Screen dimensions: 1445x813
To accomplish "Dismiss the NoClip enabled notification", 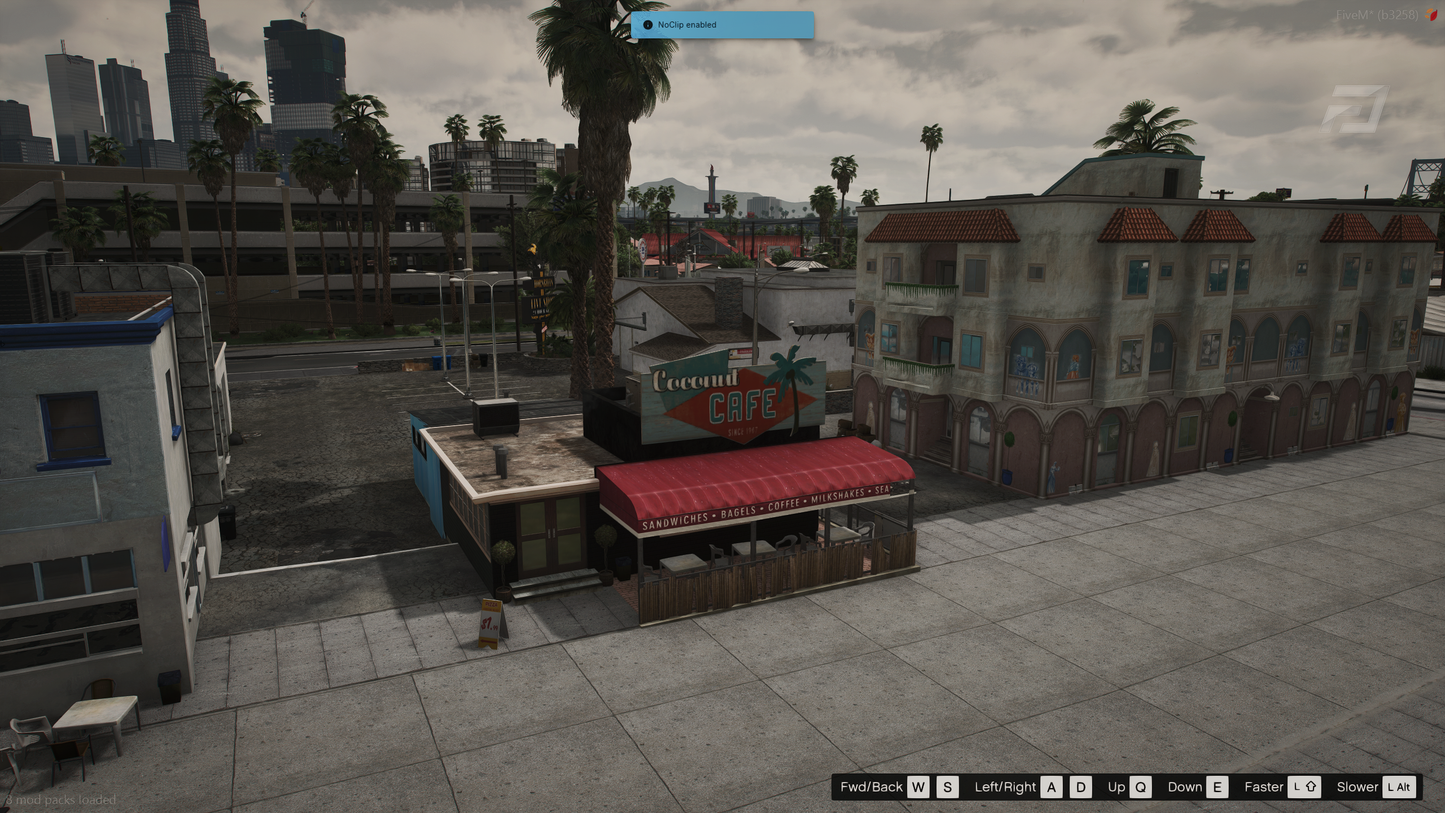I will tap(721, 25).
